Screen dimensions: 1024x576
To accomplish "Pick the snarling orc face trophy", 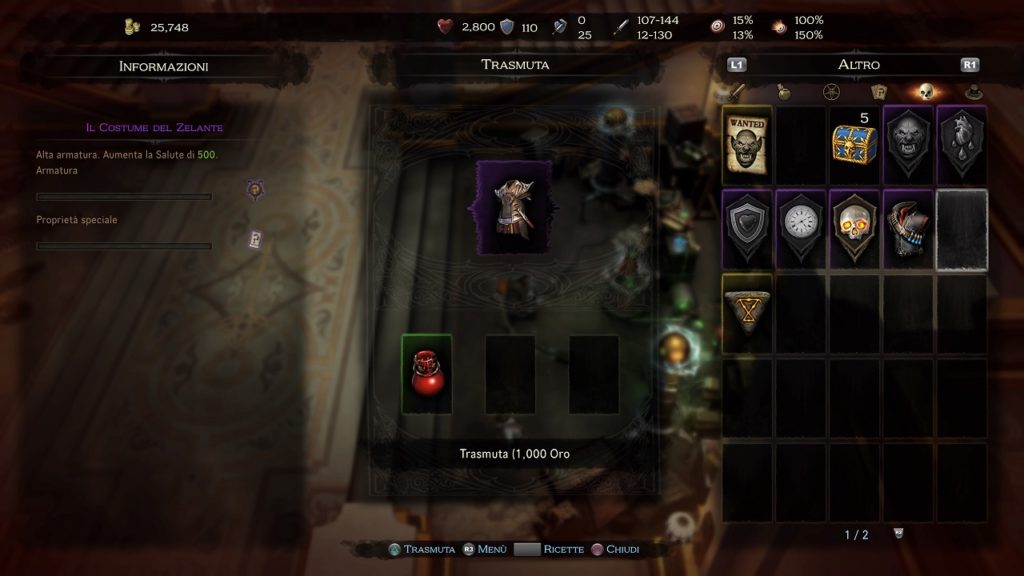I will click(908, 143).
